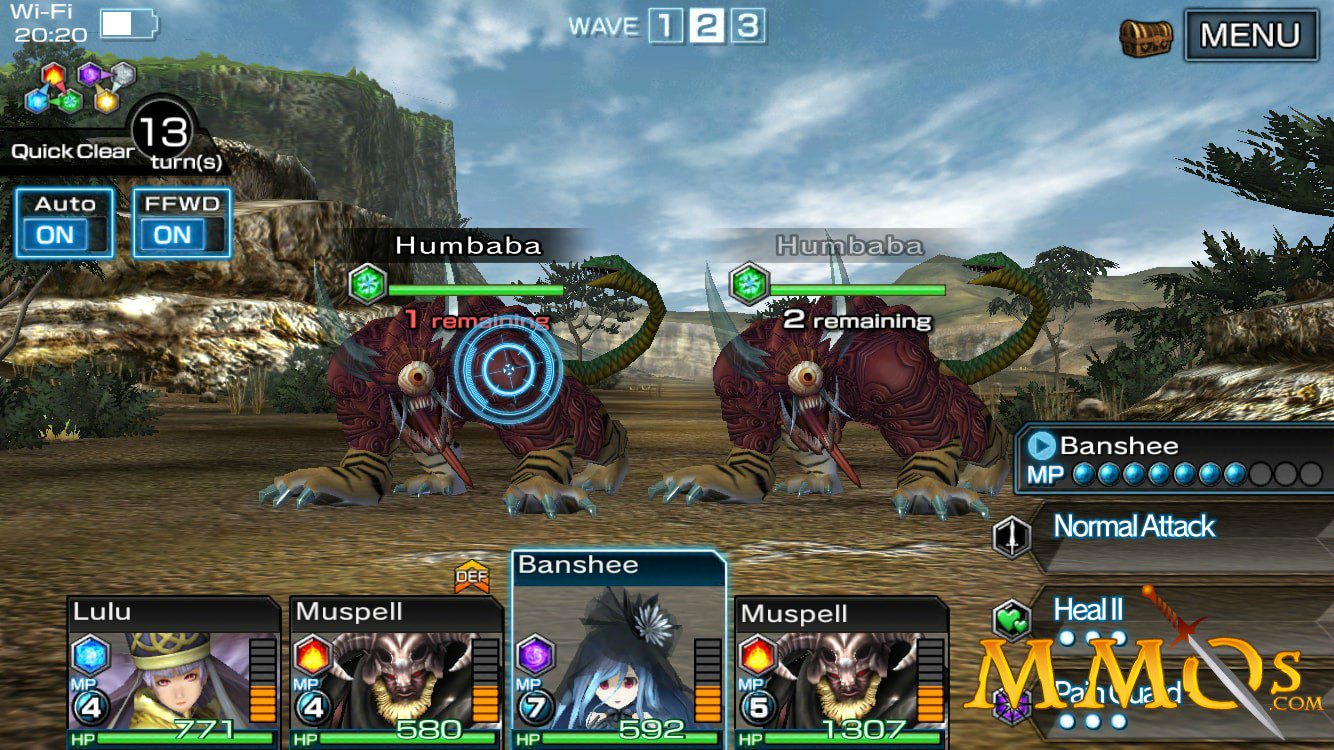This screenshot has height=750, width=1334.
Task: Show the elemental affinity chart icon
Action: pos(80,87)
